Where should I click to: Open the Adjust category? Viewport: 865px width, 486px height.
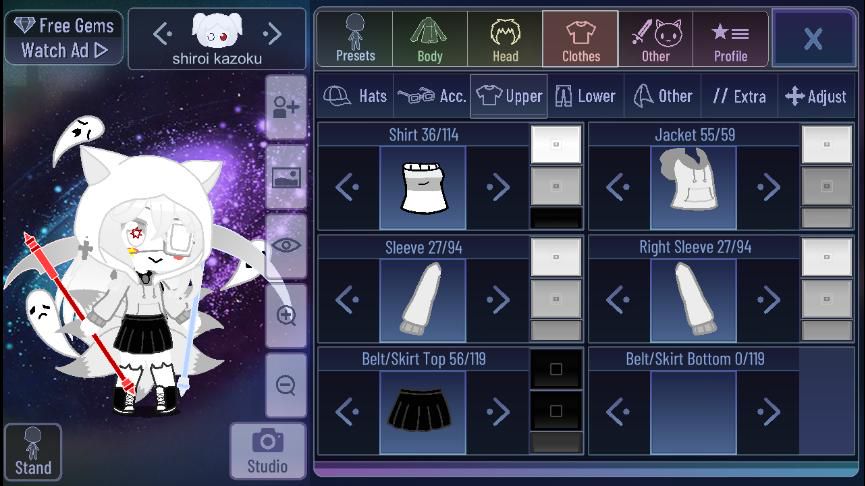[x=816, y=96]
